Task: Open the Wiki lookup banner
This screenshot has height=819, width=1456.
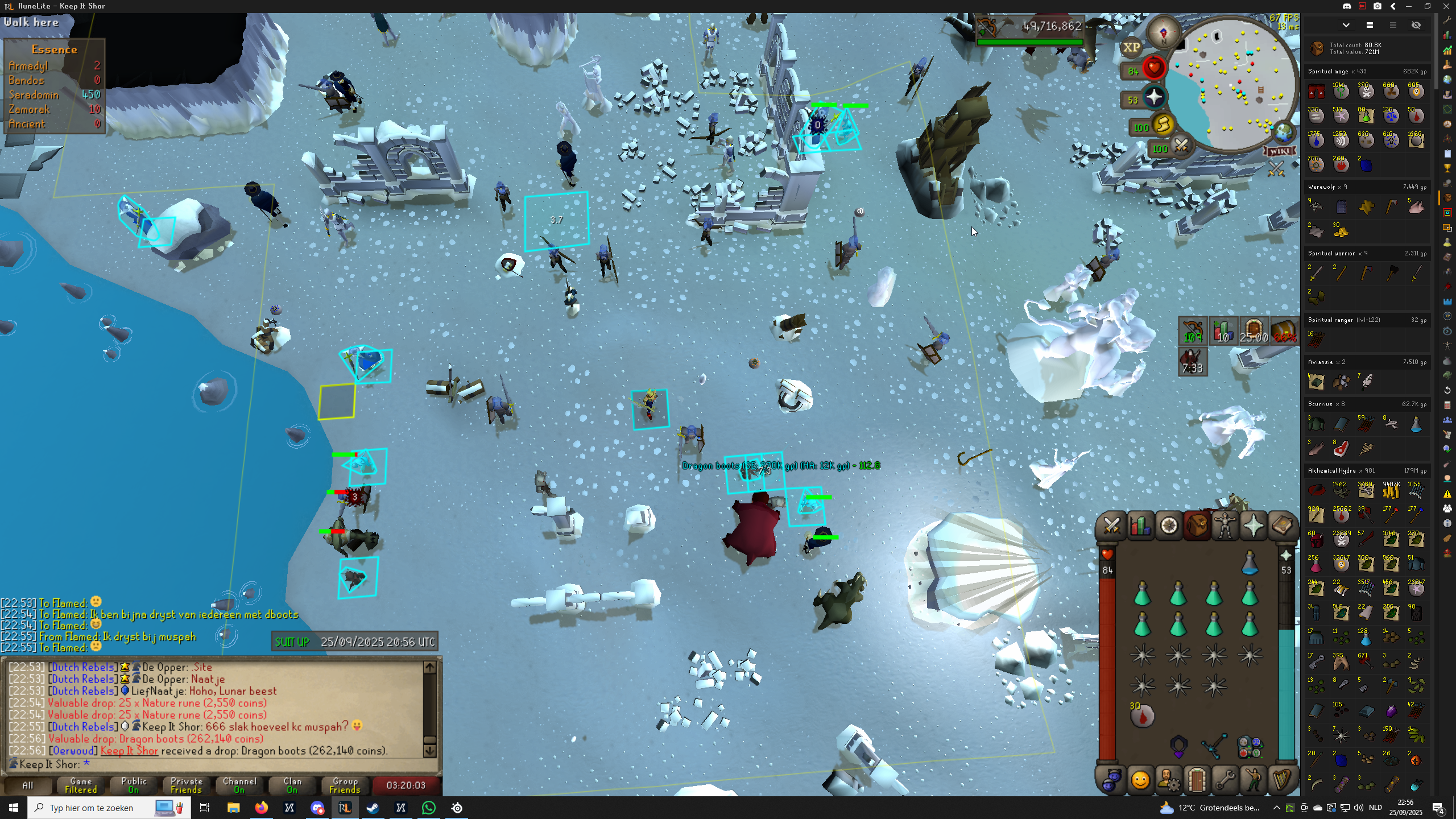Action: coord(1280,151)
